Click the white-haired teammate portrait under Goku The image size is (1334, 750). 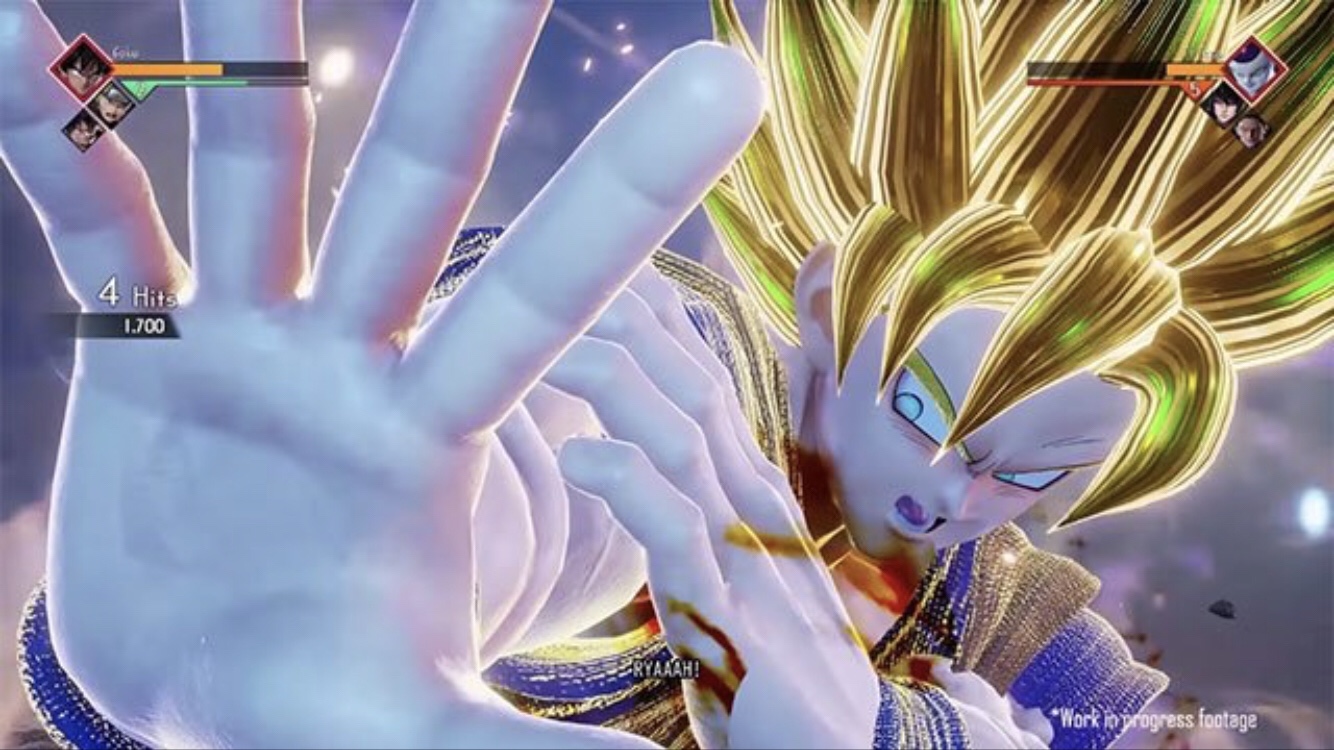coord(110,101)
